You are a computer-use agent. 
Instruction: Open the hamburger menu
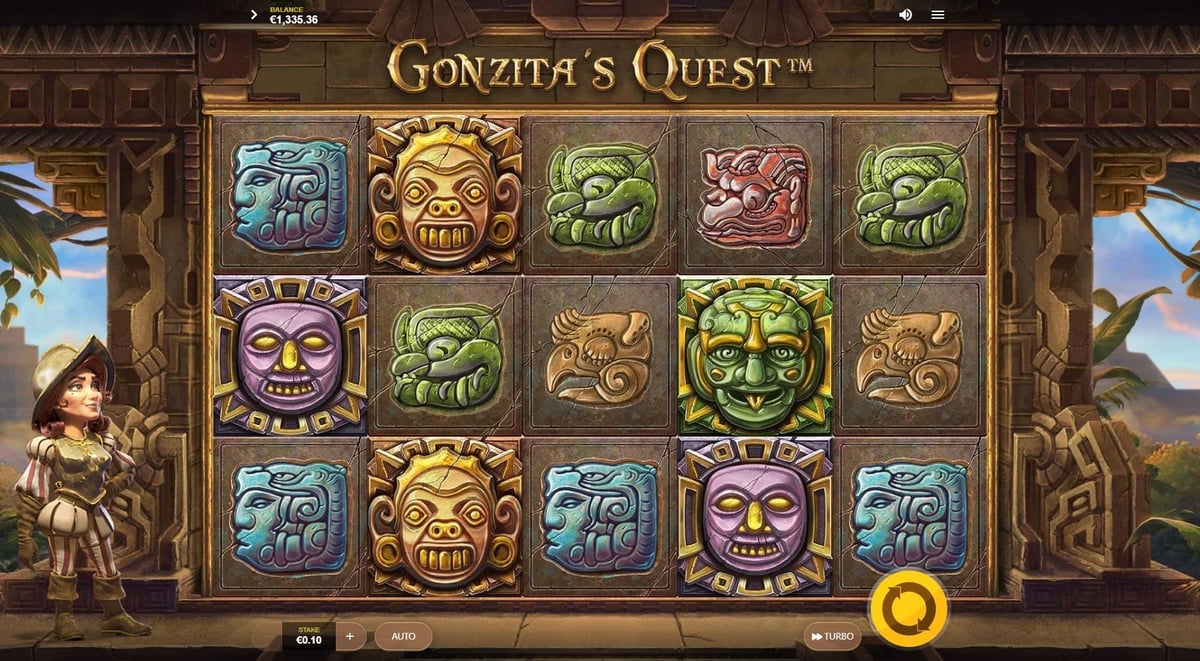pyautogui.click(x=937, y=15)
